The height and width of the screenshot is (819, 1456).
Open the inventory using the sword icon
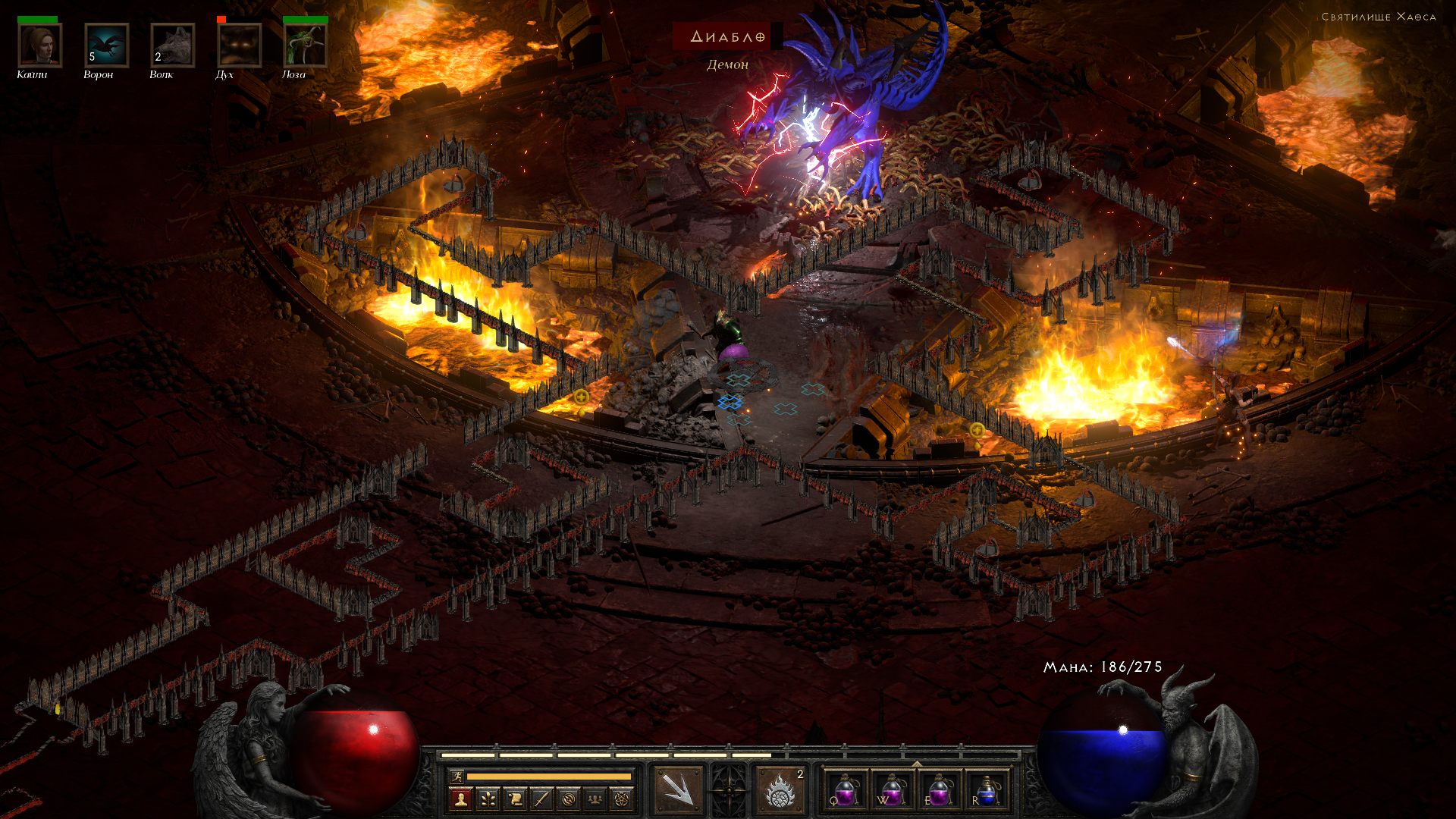[541, 799]
